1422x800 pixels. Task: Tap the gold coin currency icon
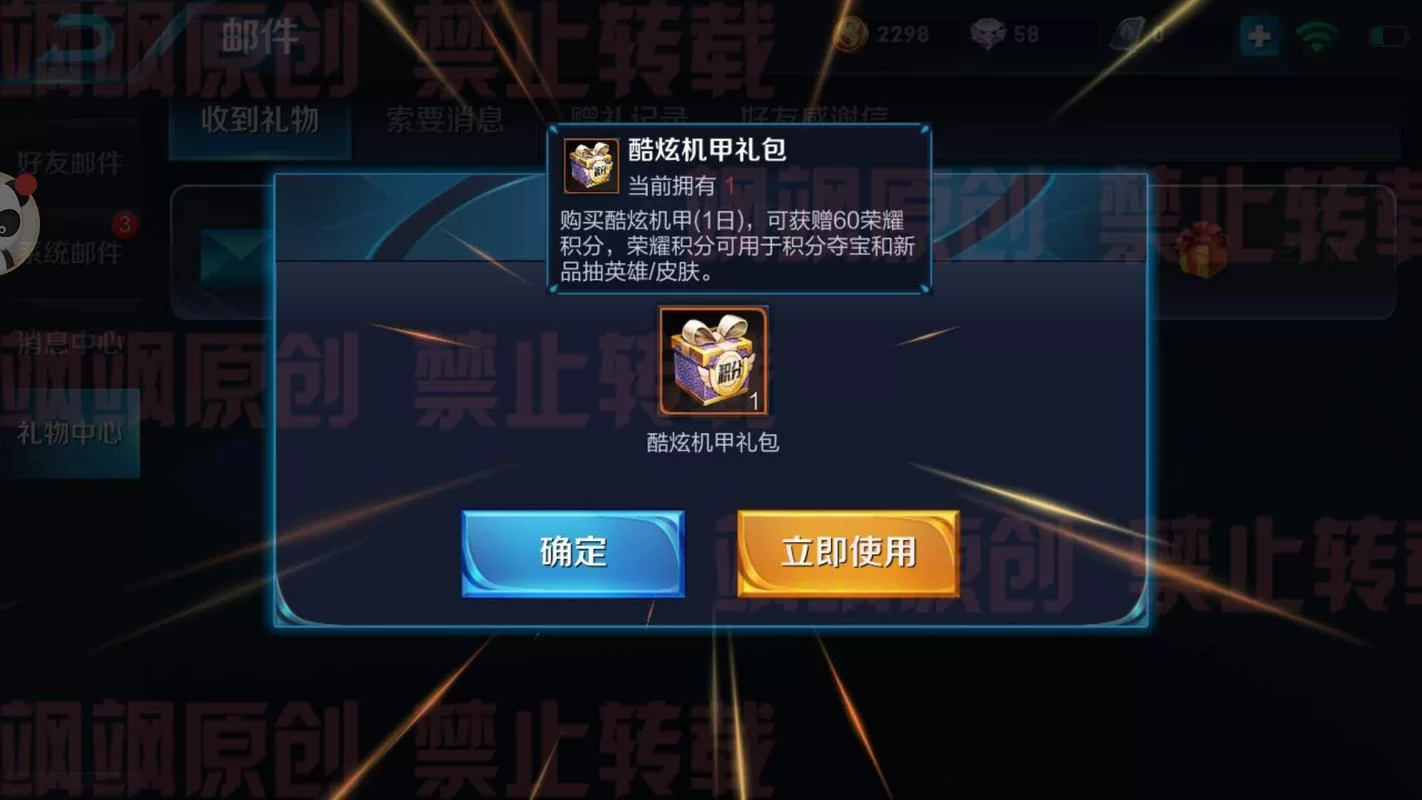coord(852,33)
